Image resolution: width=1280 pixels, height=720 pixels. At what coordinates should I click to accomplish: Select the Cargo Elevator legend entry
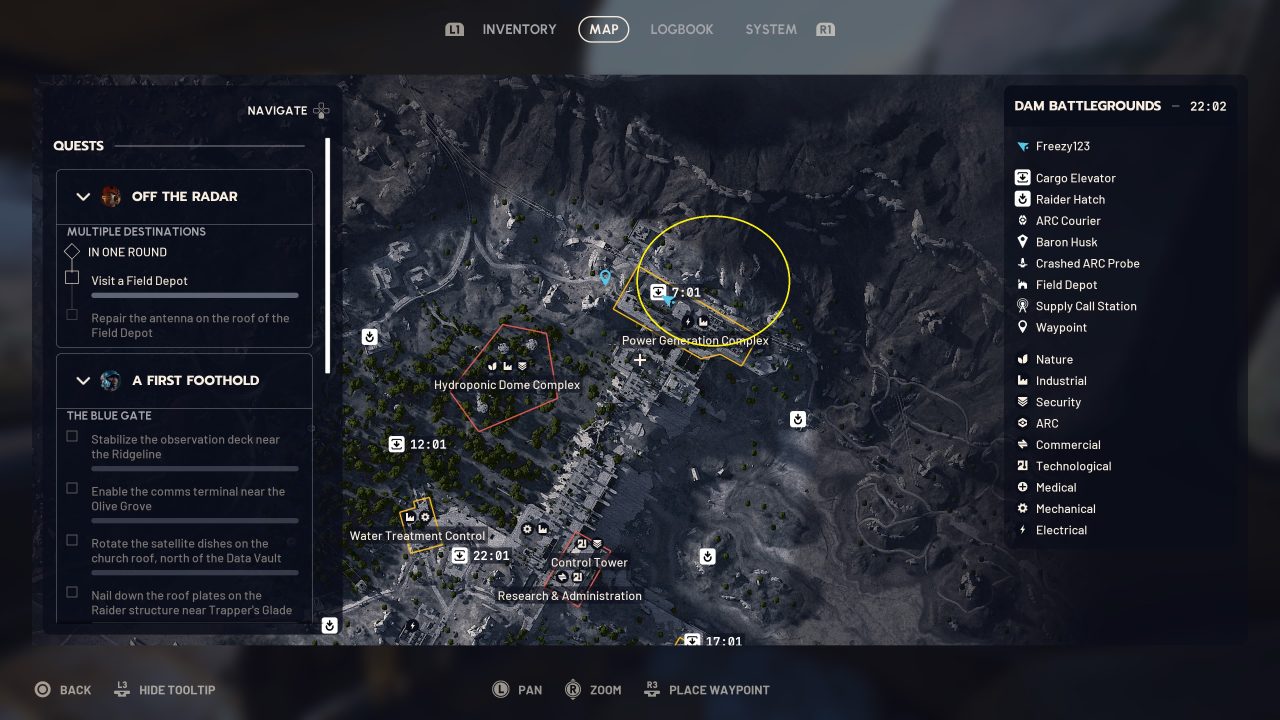[x=1075, y=178]
